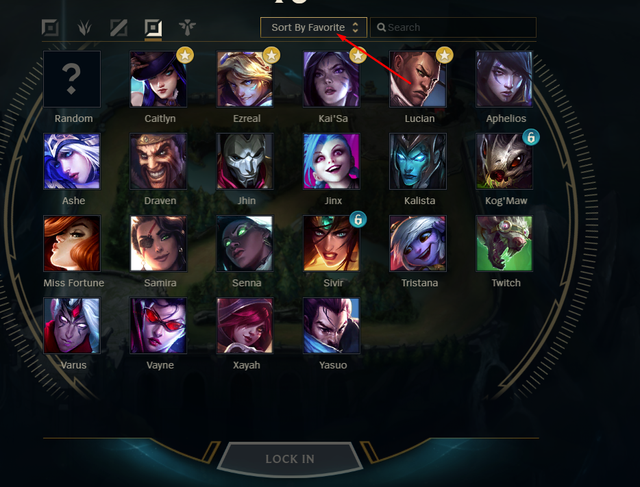Select Caitlyn's portrait
Viewport: 640px width, 487px height.
pyautogui.click(x=158, y=79)
